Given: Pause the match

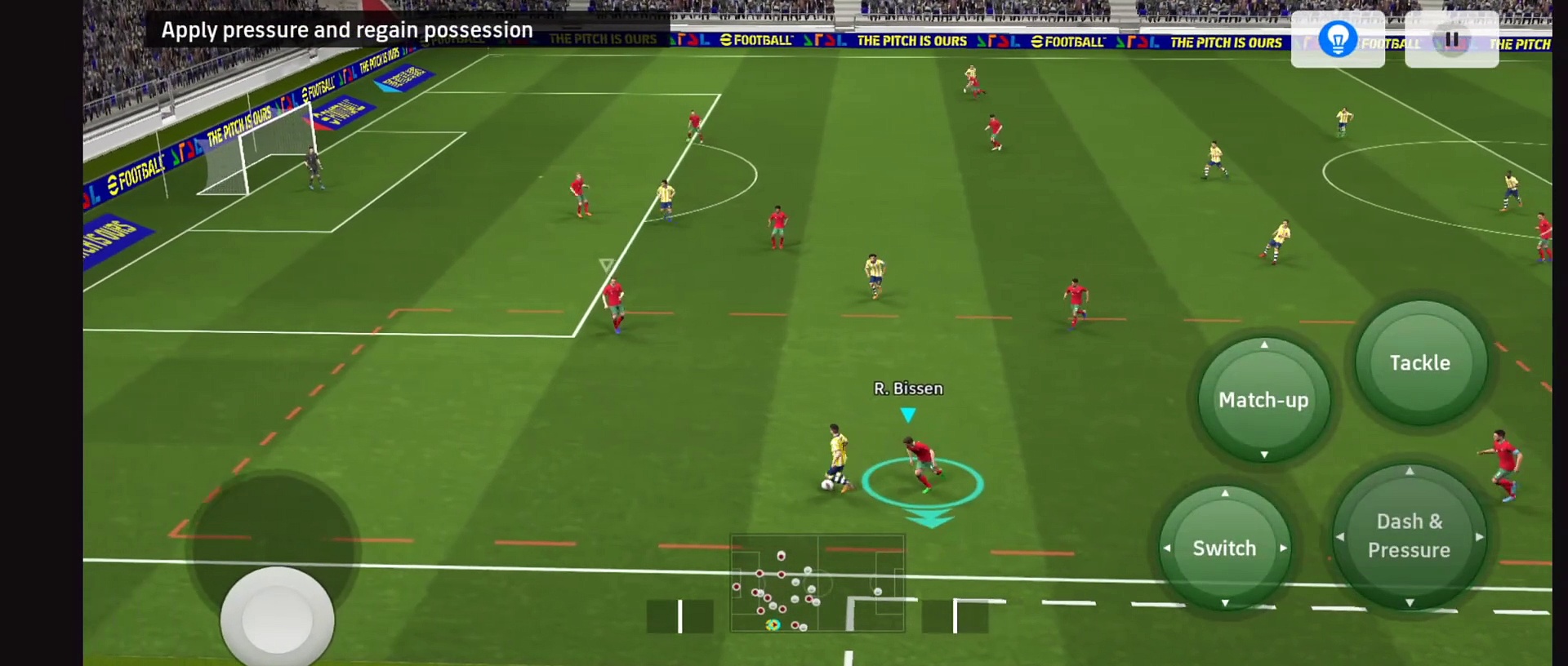Looking at the screenshot, I should 1451,40.
